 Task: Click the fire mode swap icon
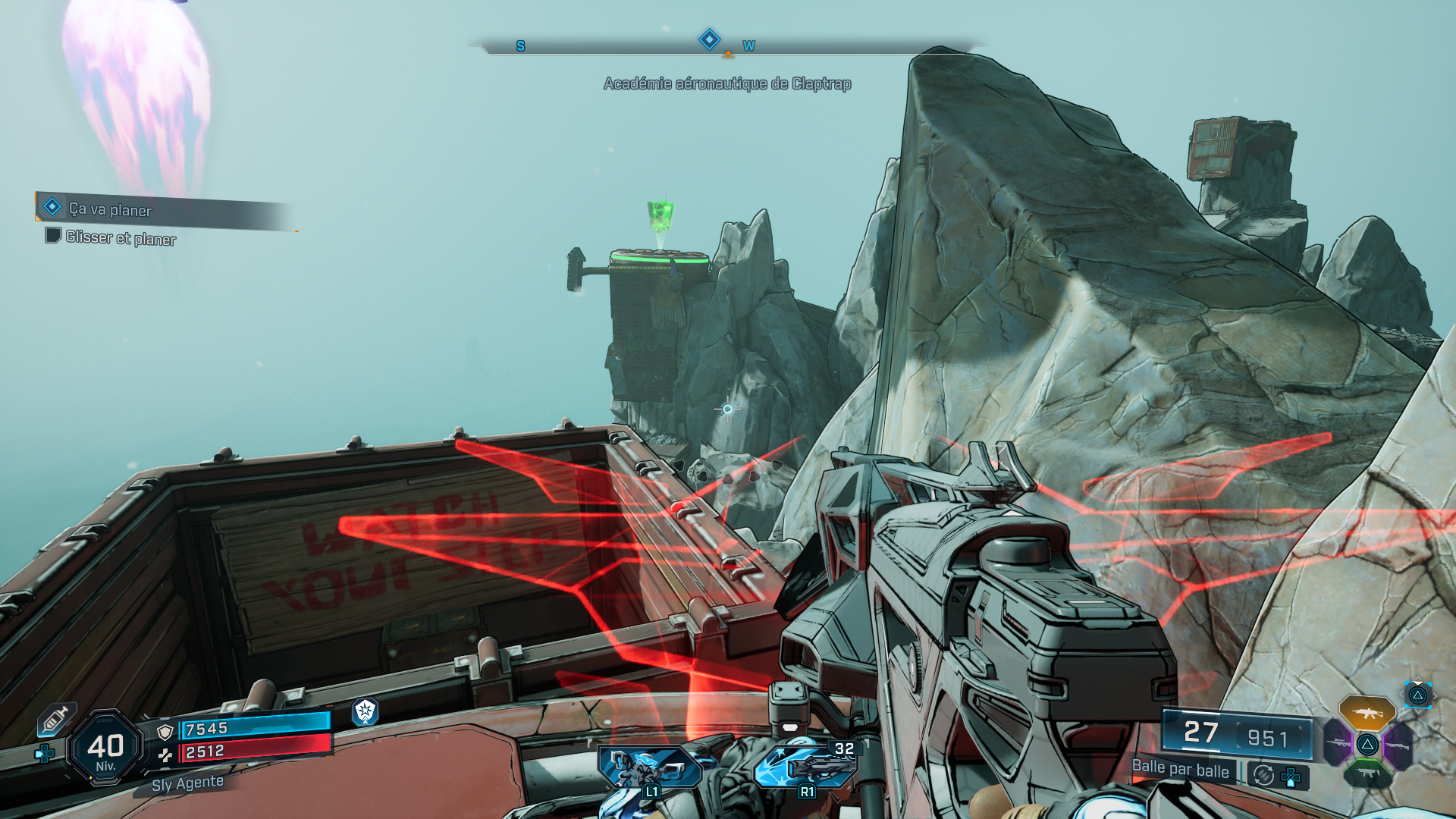(1263, 775)
